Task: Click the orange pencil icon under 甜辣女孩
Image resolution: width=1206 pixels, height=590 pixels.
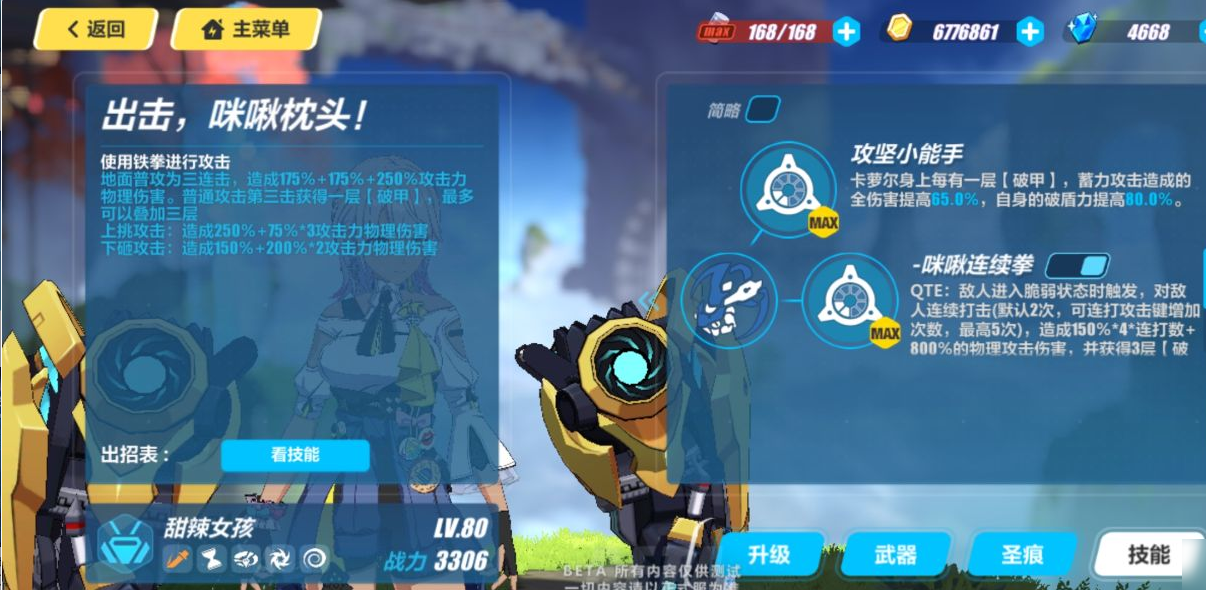Action: click(178, 559)
